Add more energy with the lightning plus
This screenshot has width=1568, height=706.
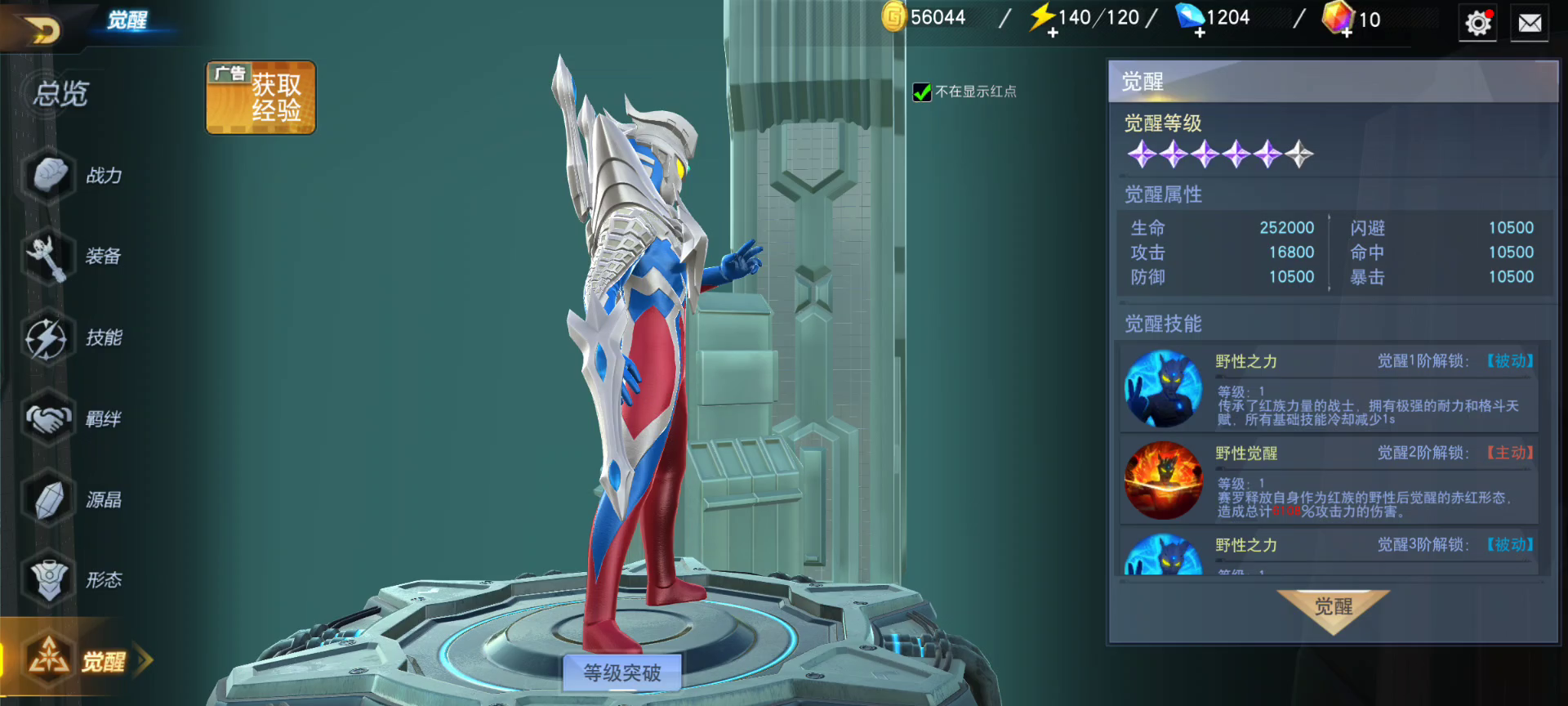1053,33
